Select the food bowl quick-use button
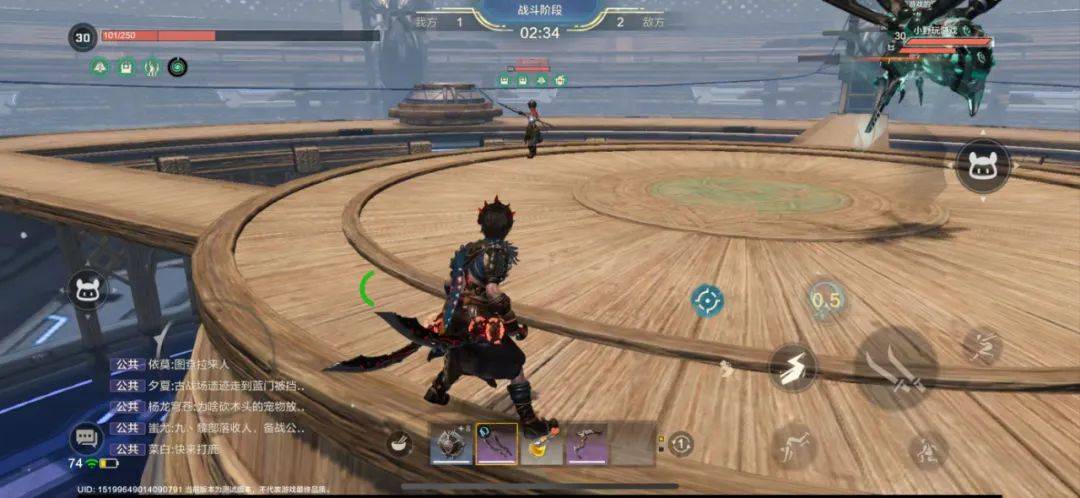This screenshot has height=498, width=1080. pos(401,443)
